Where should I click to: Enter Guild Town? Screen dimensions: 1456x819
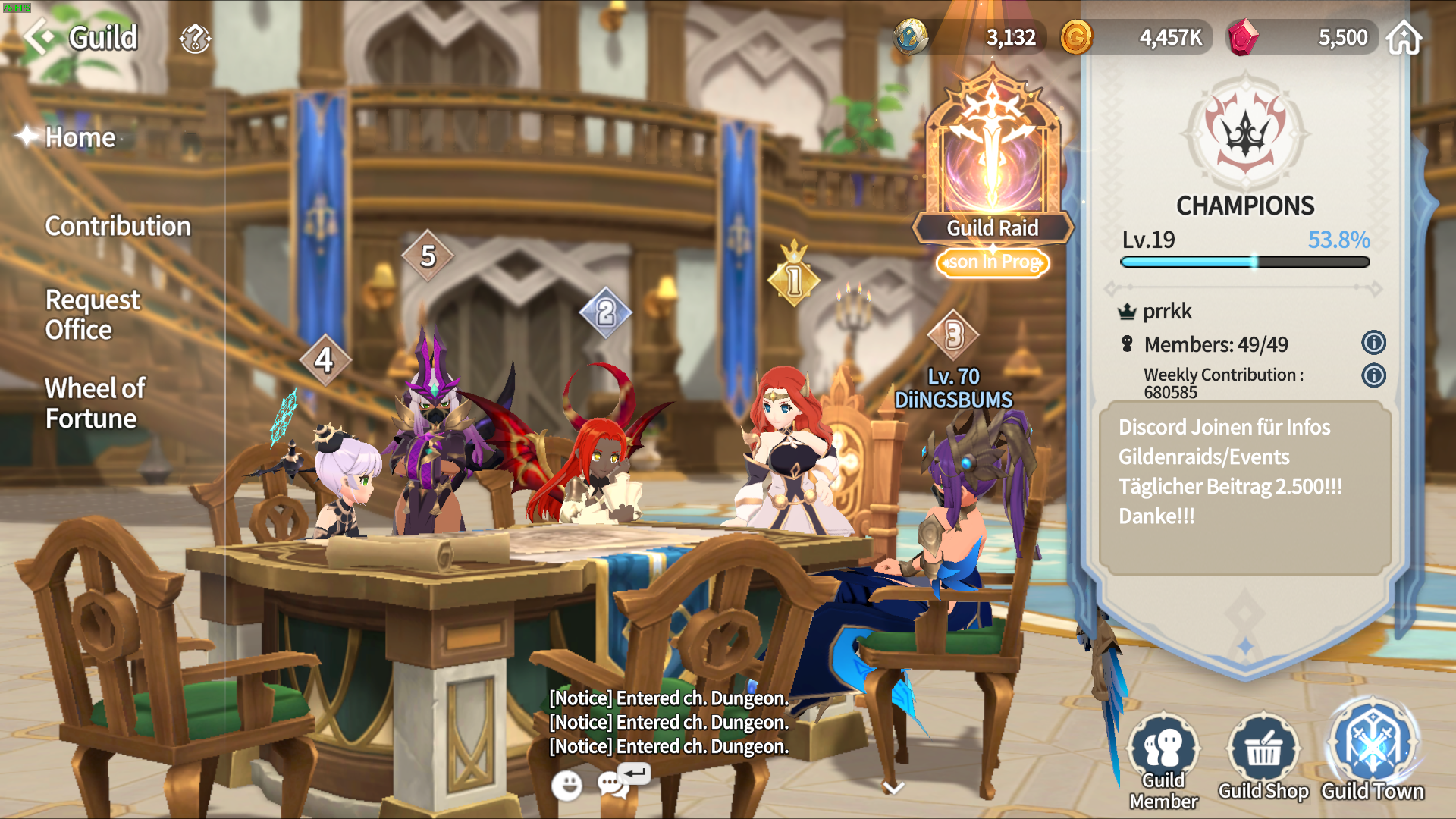(1373, 753)
